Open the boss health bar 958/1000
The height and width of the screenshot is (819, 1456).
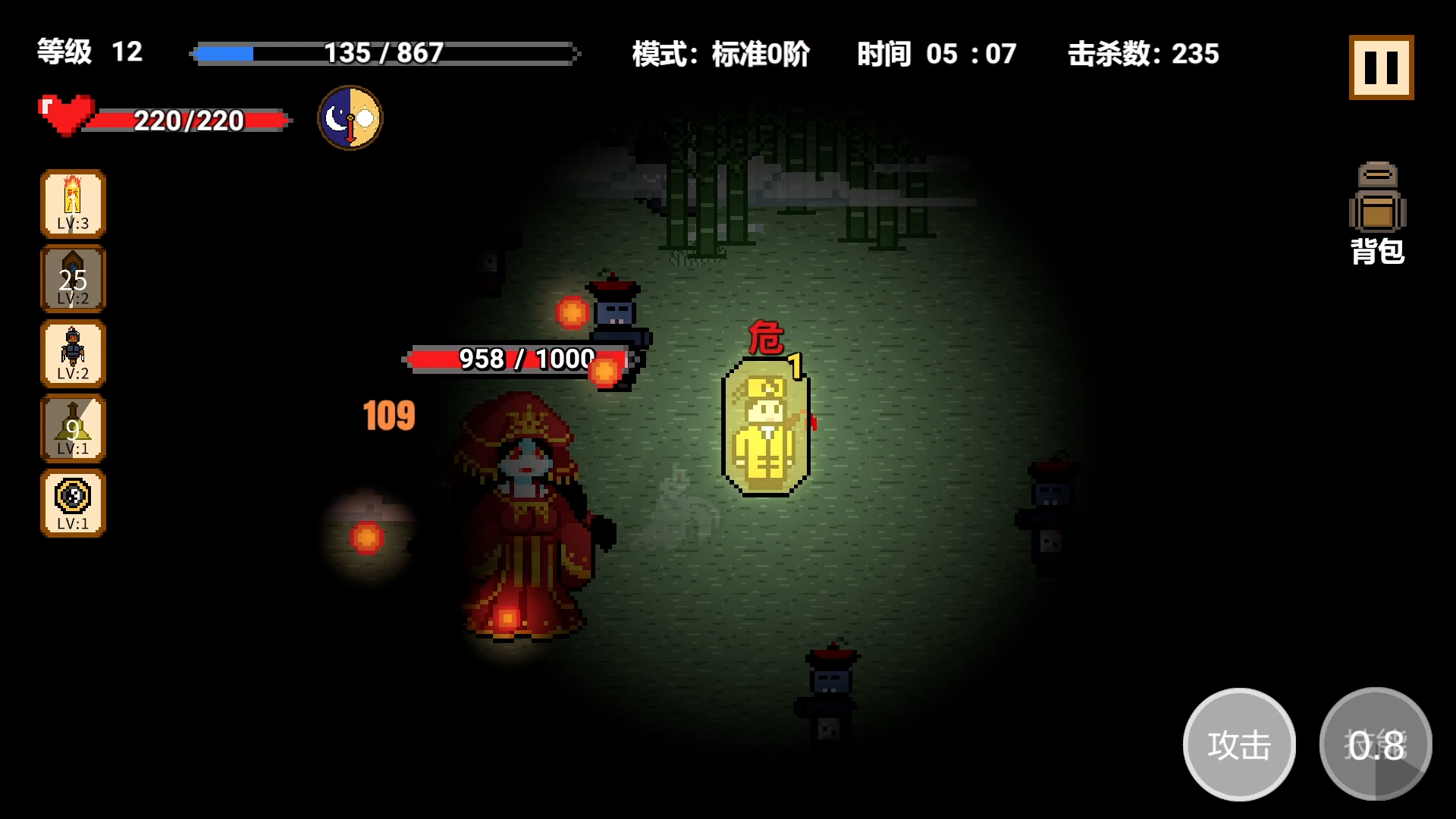tap(523, 359)
